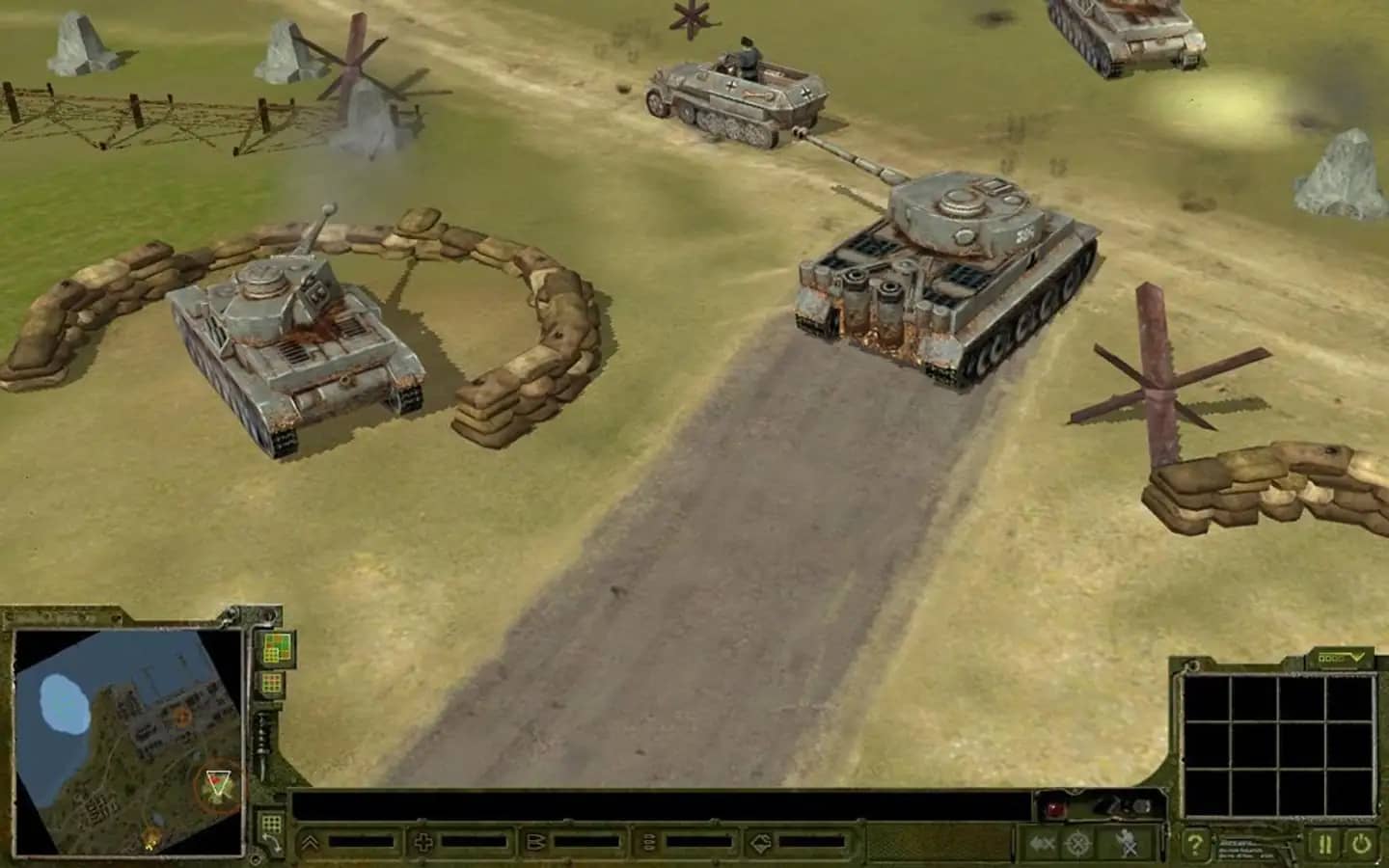Expand the chevron dropdown above the unit grid

[1356, 658]
